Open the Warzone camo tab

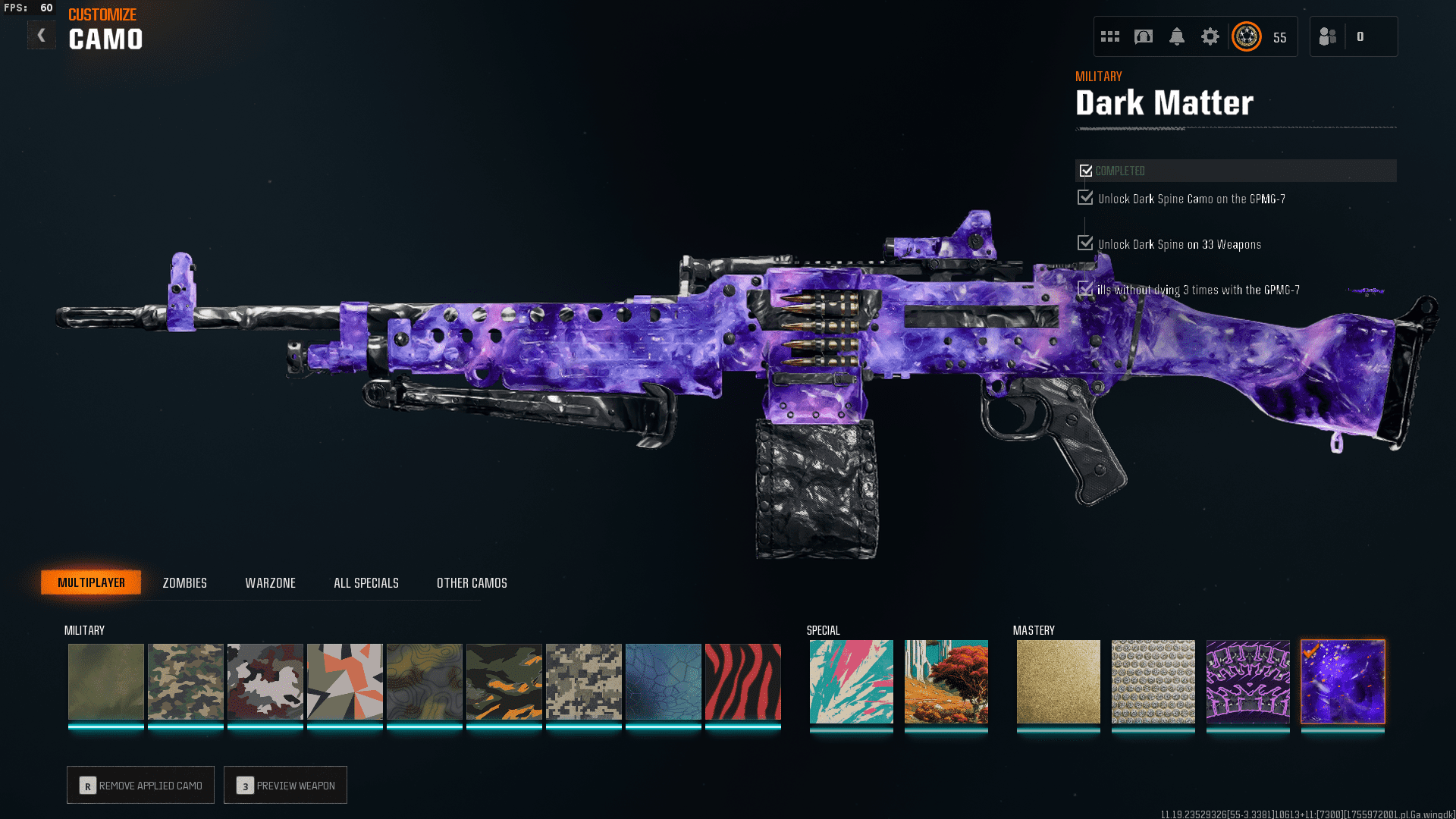point(270,582)
